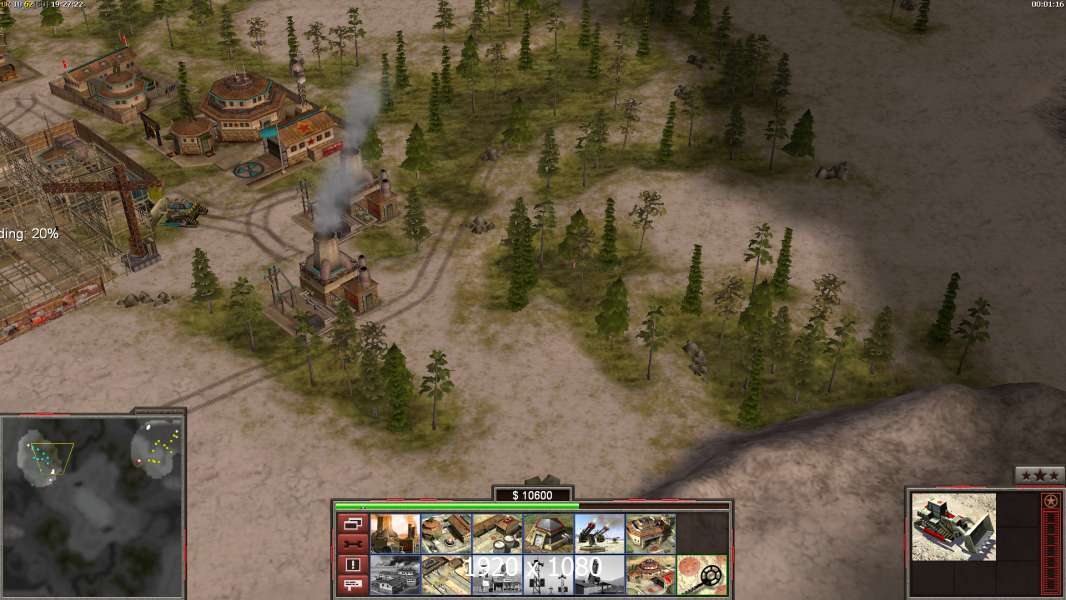Click the wrench repair button
Screen dimensions: 1066x600
coord(353,543)
